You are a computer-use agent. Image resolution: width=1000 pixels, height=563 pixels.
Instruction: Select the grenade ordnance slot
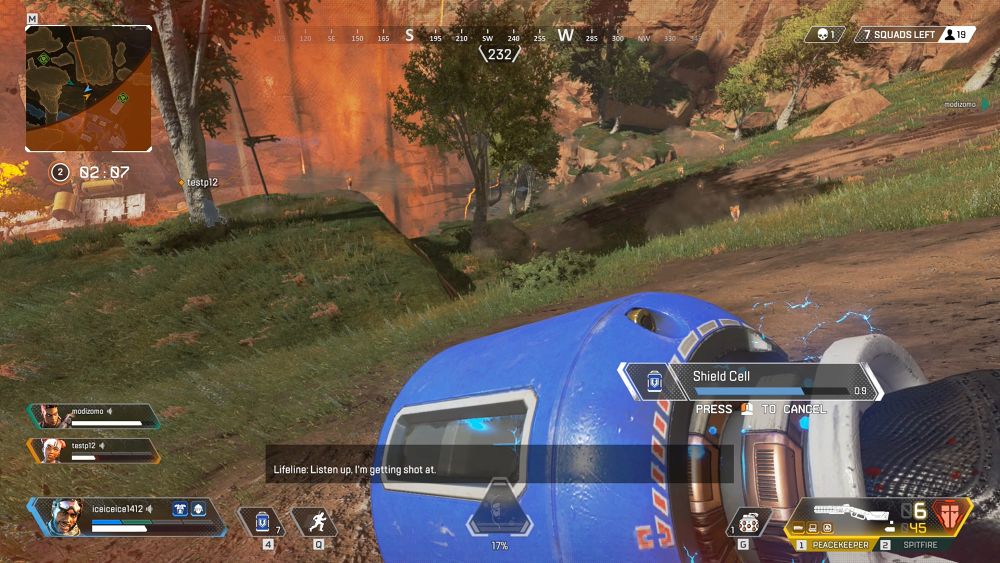coord(750,521)
